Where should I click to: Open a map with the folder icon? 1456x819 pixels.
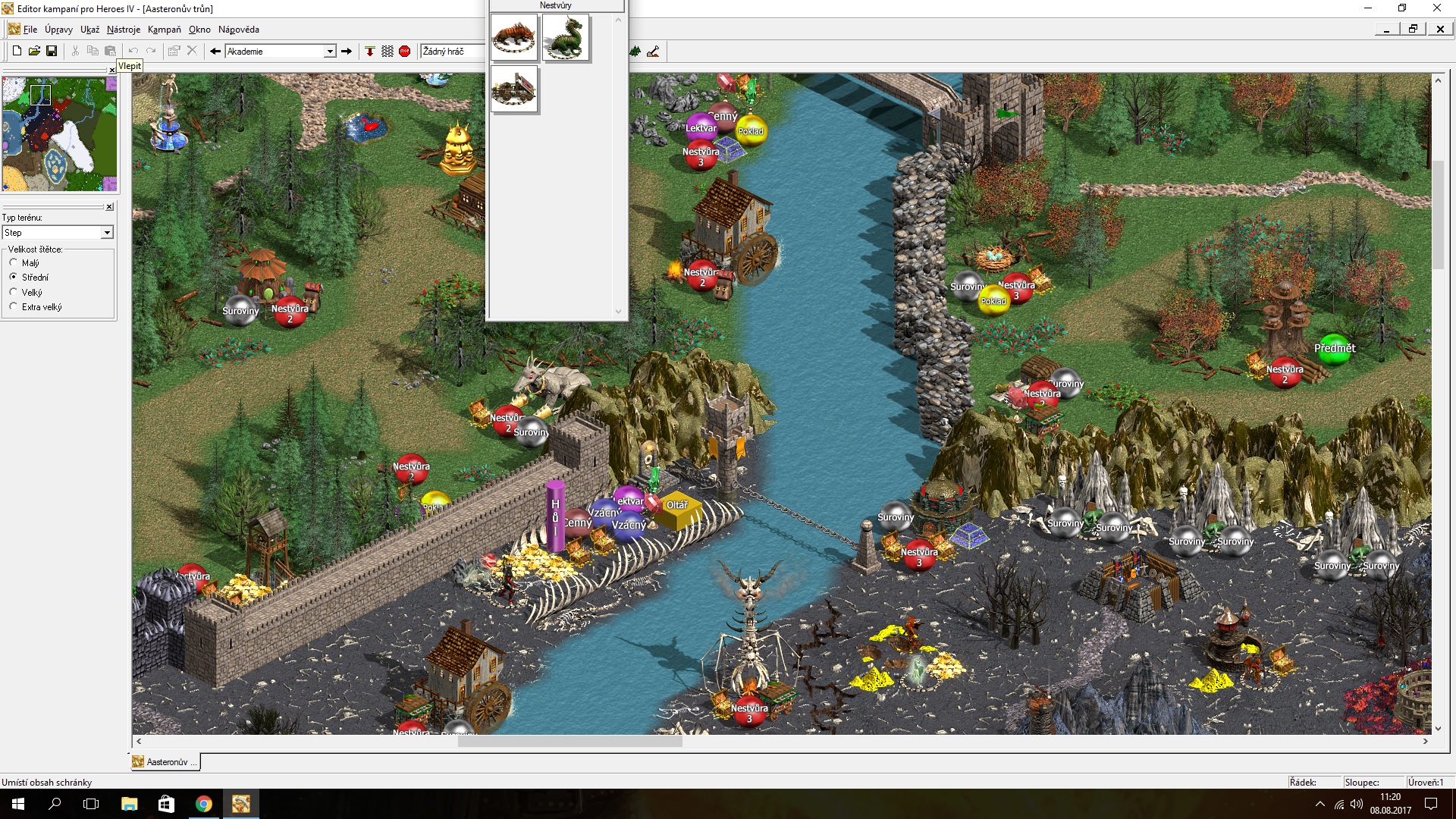[34, 50]
